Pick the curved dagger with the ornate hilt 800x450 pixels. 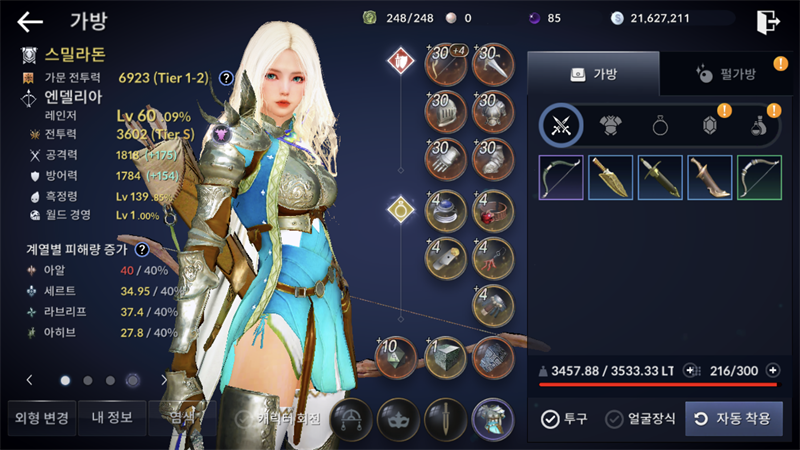click(710, 177)
